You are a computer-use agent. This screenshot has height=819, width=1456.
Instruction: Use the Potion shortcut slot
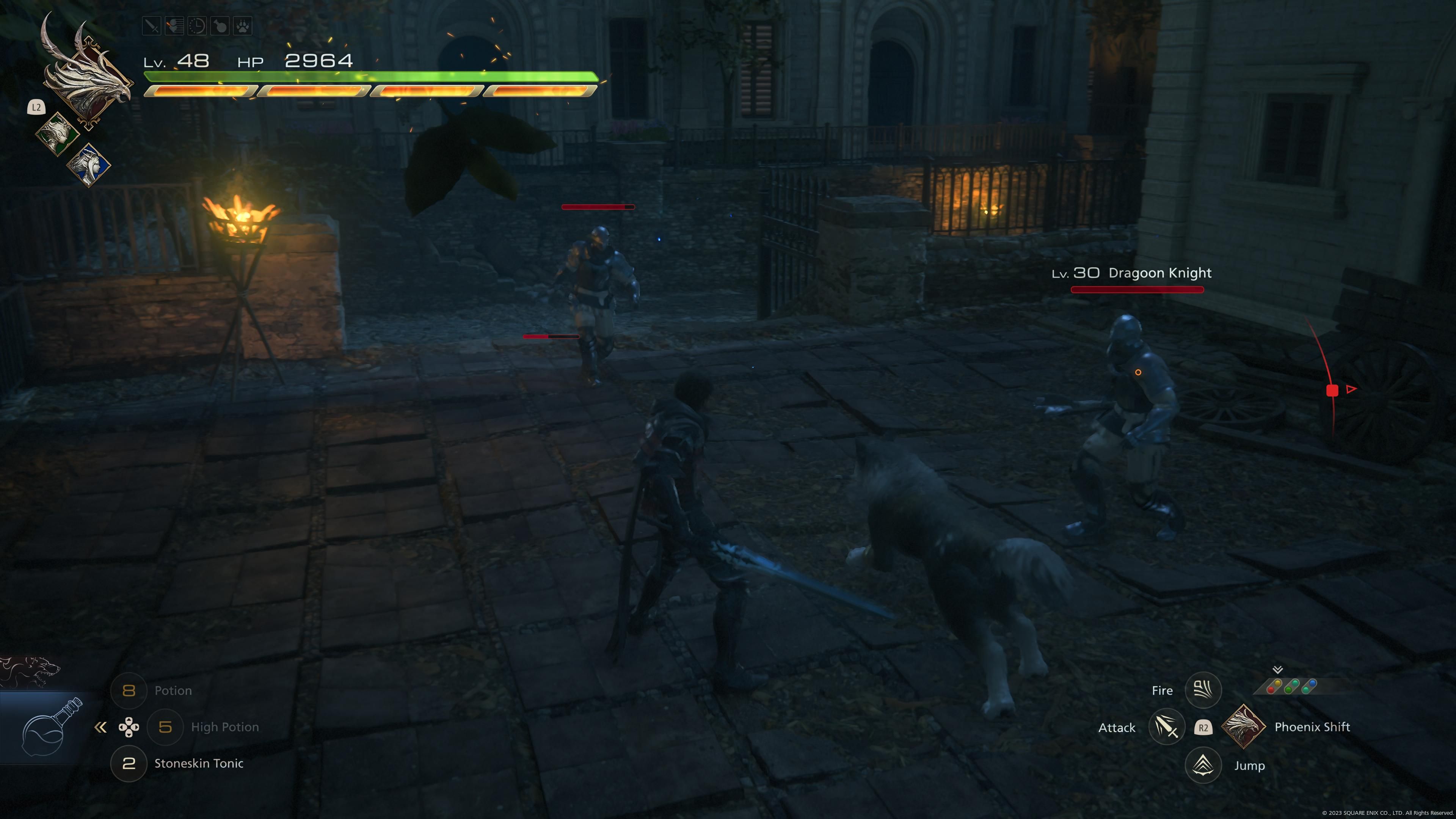pyautogui.click(x=129, y=691)
